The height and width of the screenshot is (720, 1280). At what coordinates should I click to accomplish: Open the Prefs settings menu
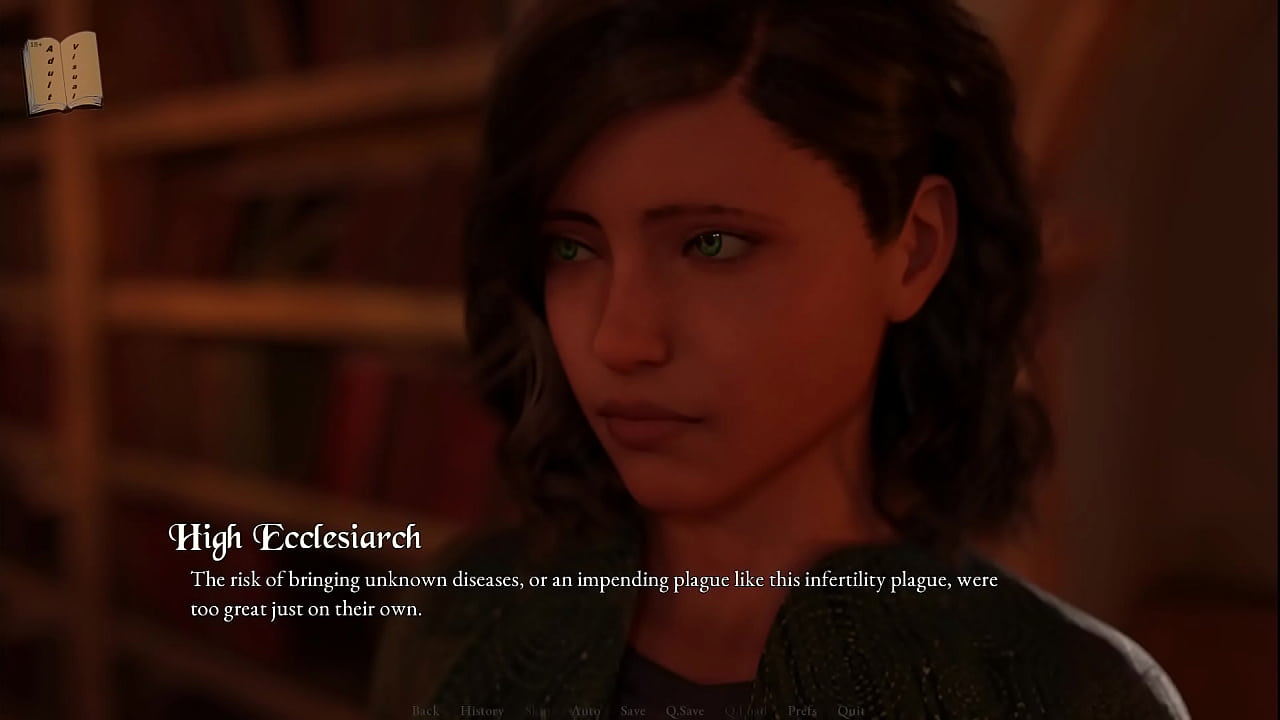tap(802, 711)
